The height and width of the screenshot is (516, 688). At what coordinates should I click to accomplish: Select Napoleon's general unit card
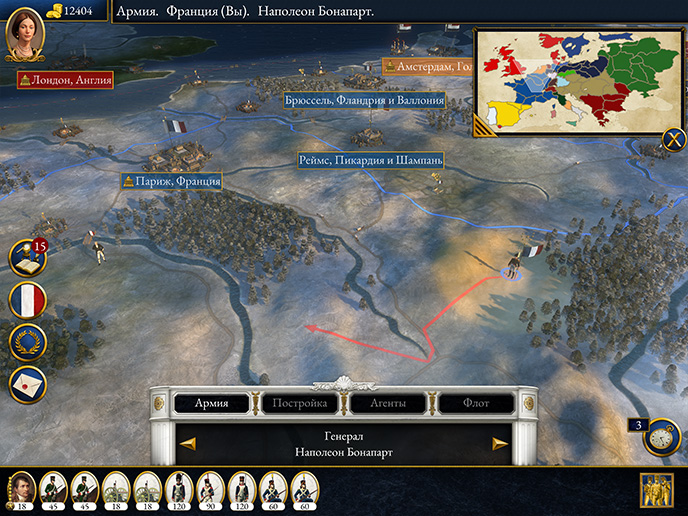tap(21, 490)
